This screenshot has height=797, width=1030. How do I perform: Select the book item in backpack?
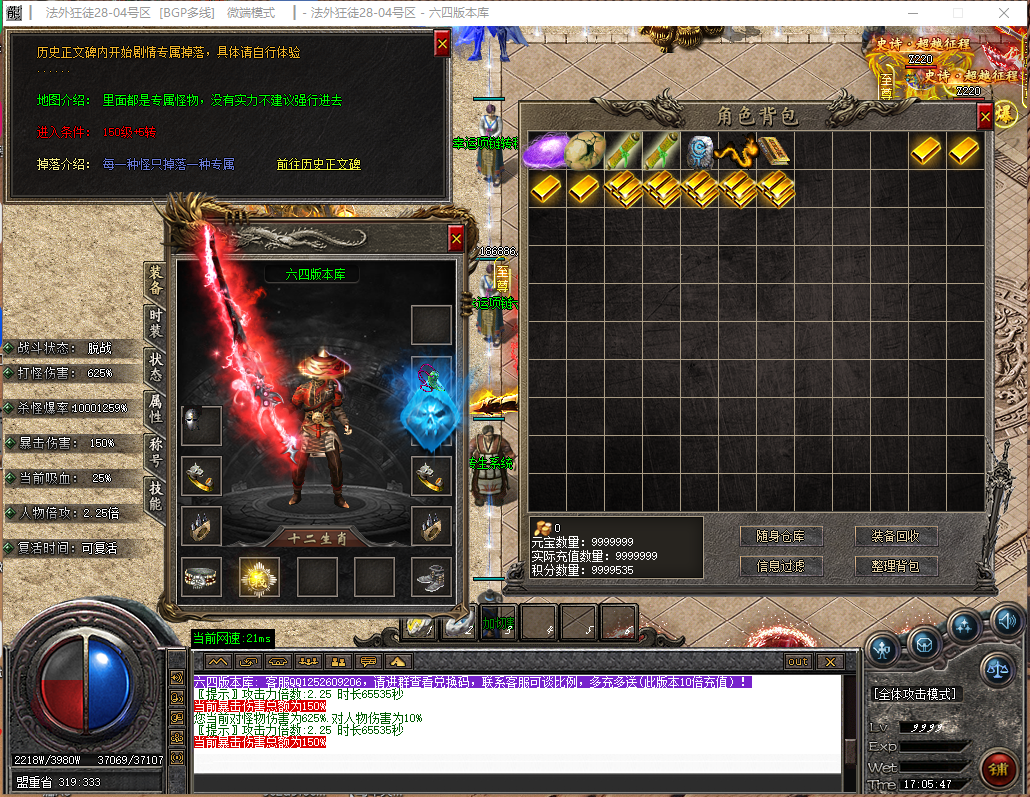coord(774,151)
